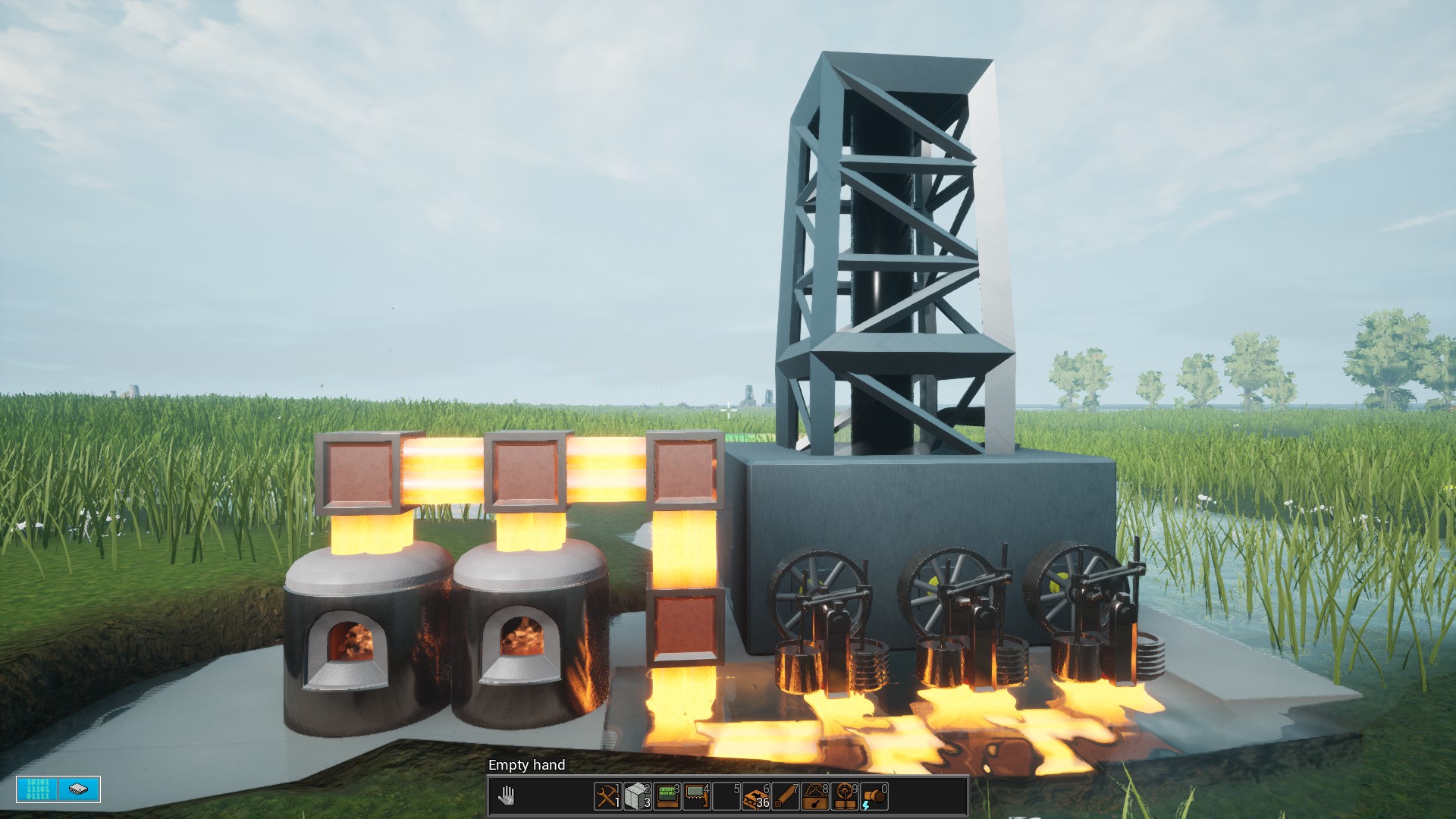Screen dimensions: 1456x819
Task: Pick the round pump machine slot
Action: (845, 796)
